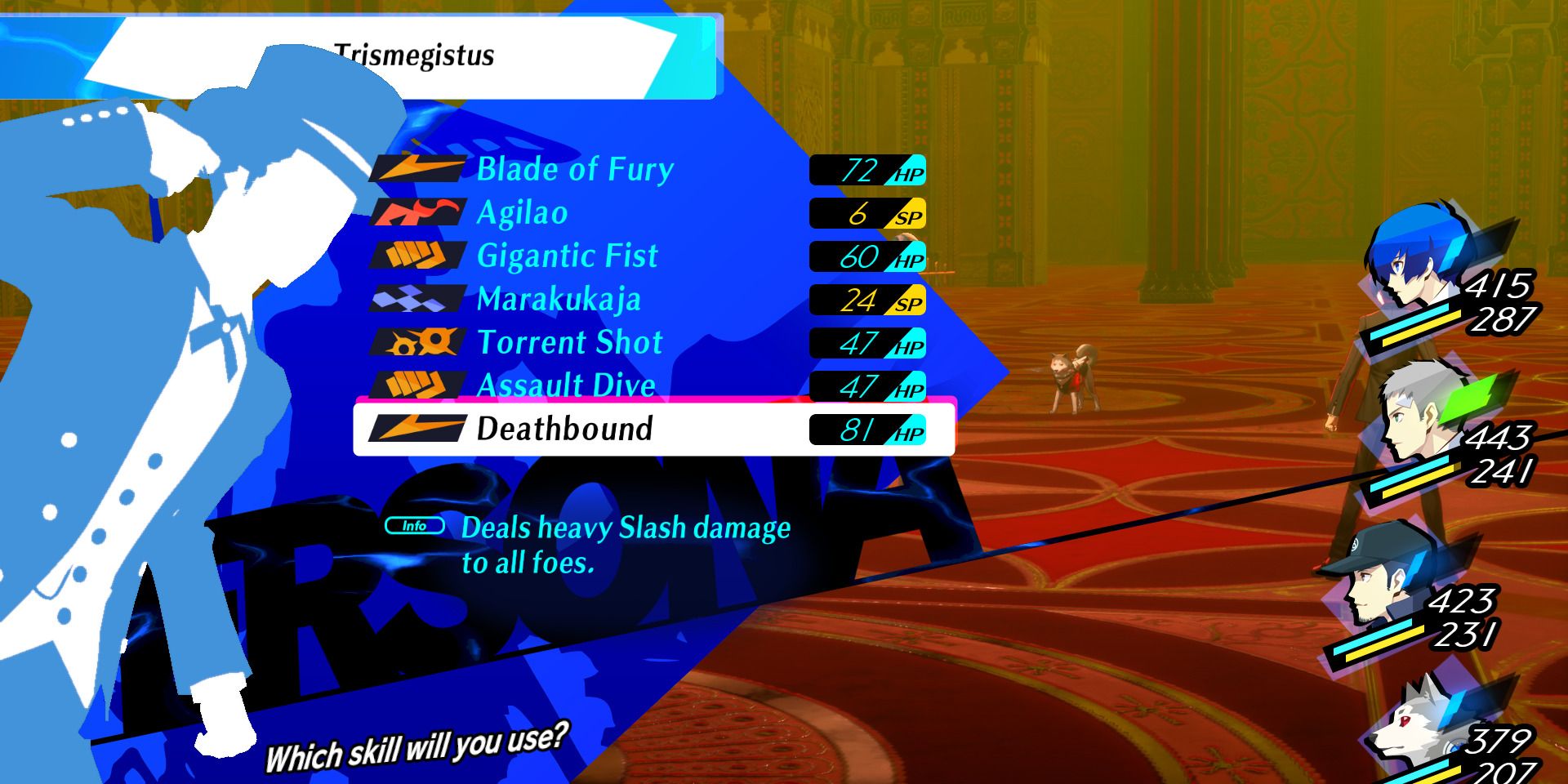Click the 6 SP cost badge of Agilao
This screenshot has width=1568, height=784.
(x=866, y=213)
